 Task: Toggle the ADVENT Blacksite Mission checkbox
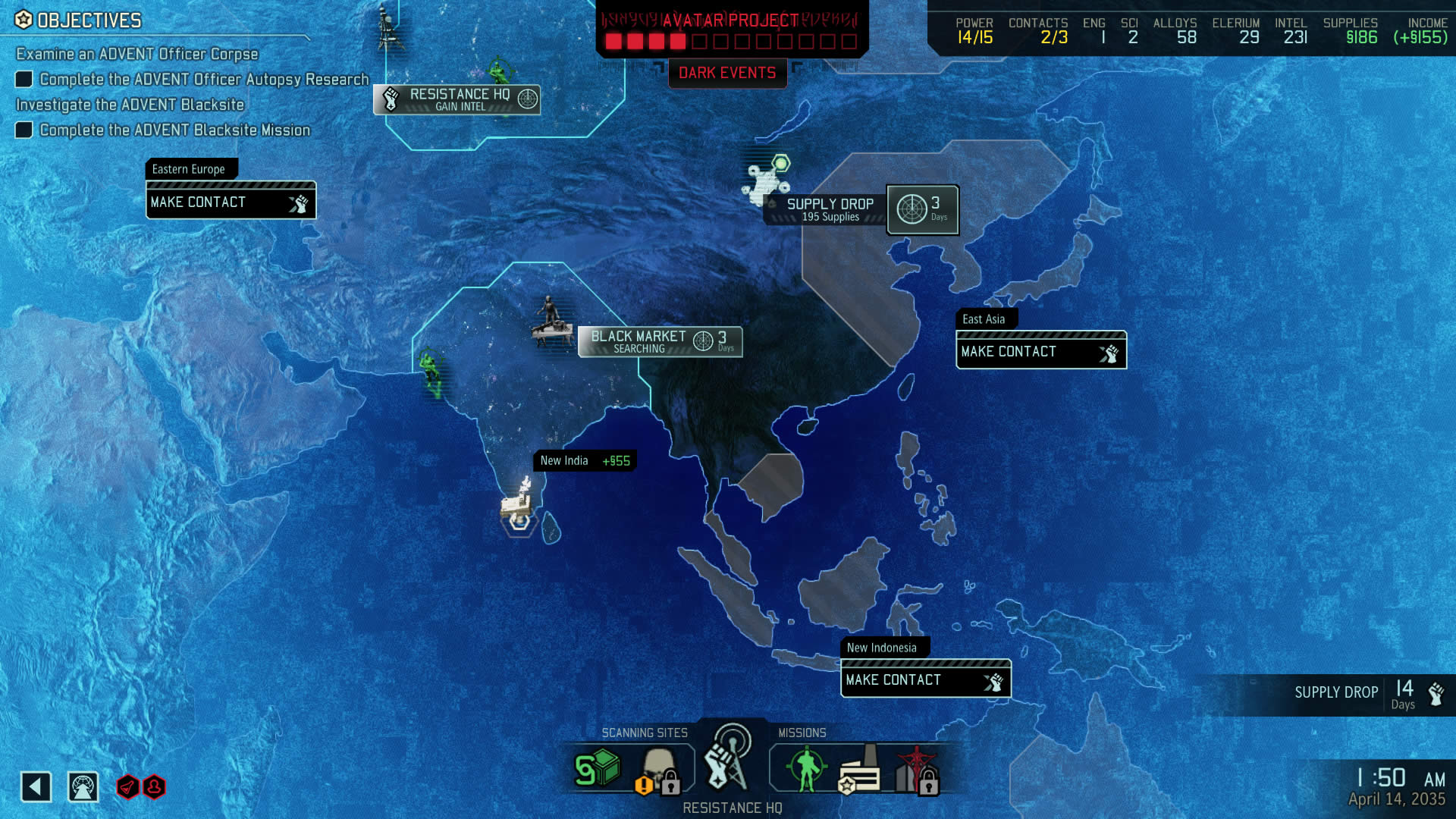pyautogui.click(x=25, y=130)
